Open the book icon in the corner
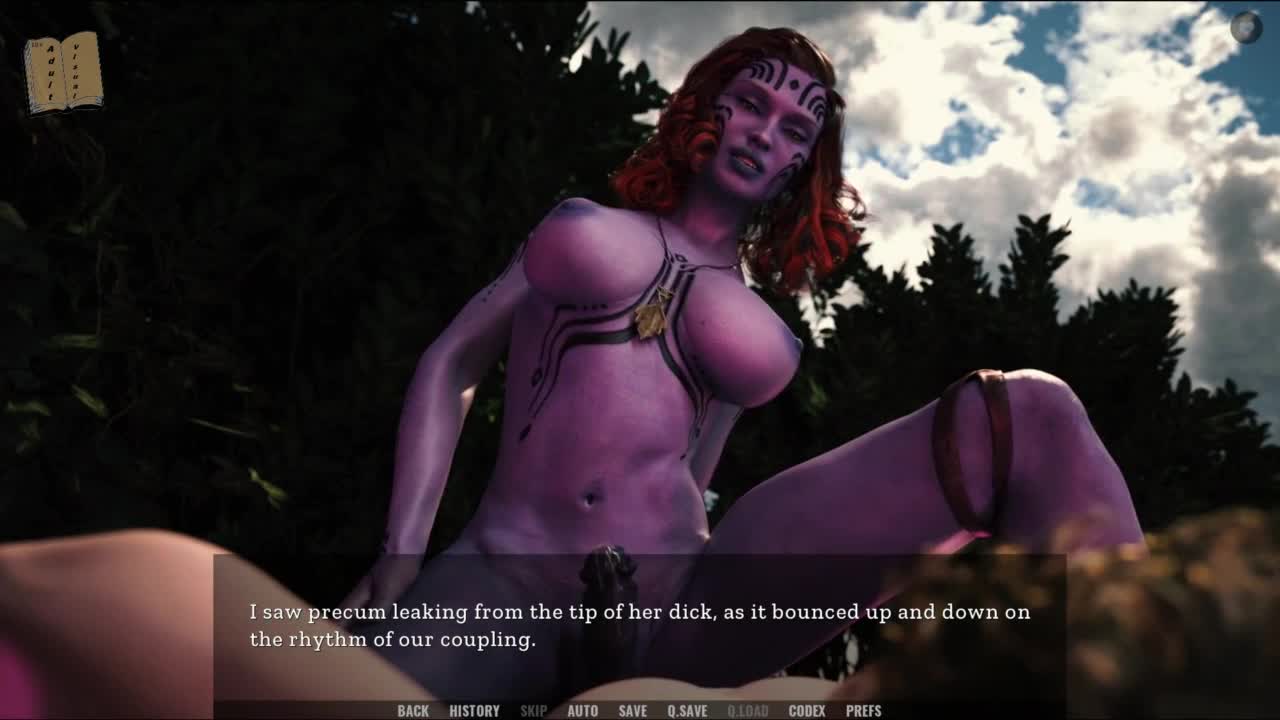This screenshot has height=720, width=1280. tap(63, 72)
